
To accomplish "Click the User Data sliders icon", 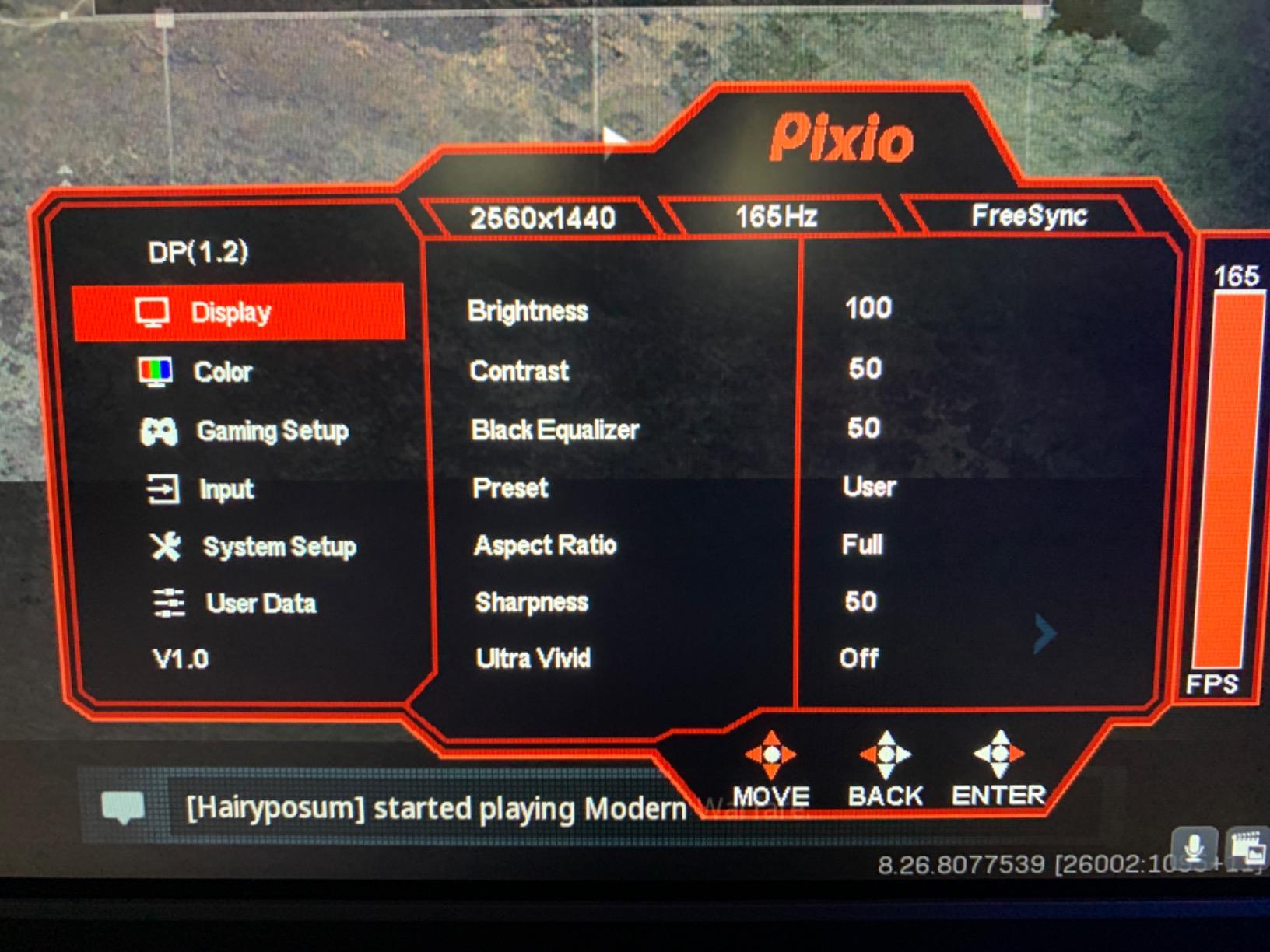I will pyautogui.click(x=168, y=603).
